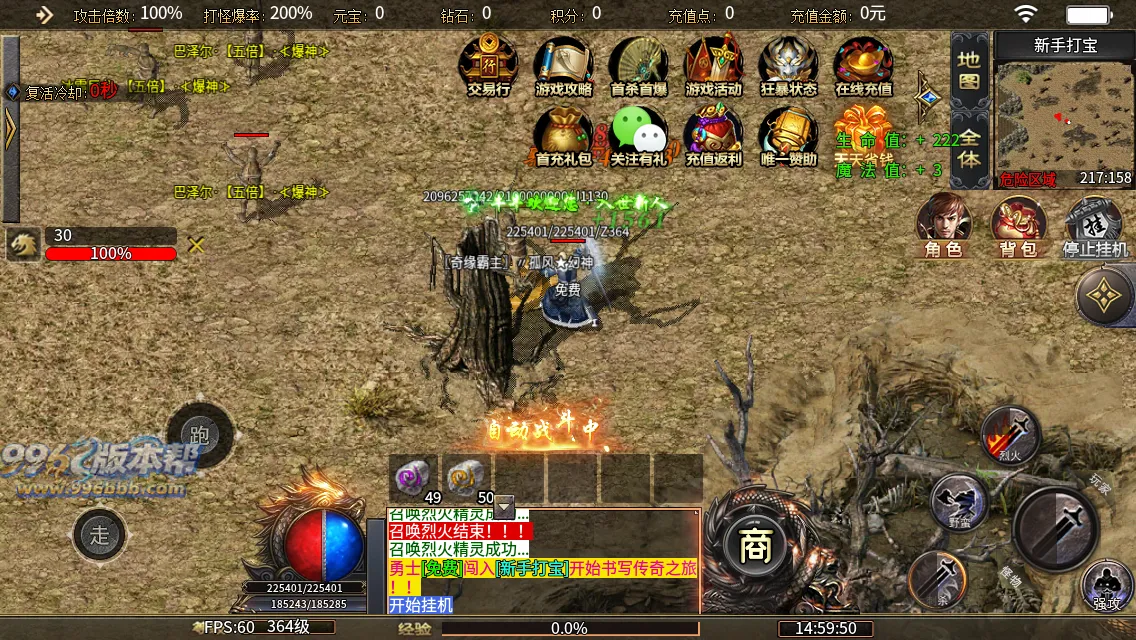Open the 首杀首爆 first-kill menu
This screenshot has width=1136, height=640.
point(639,65)
